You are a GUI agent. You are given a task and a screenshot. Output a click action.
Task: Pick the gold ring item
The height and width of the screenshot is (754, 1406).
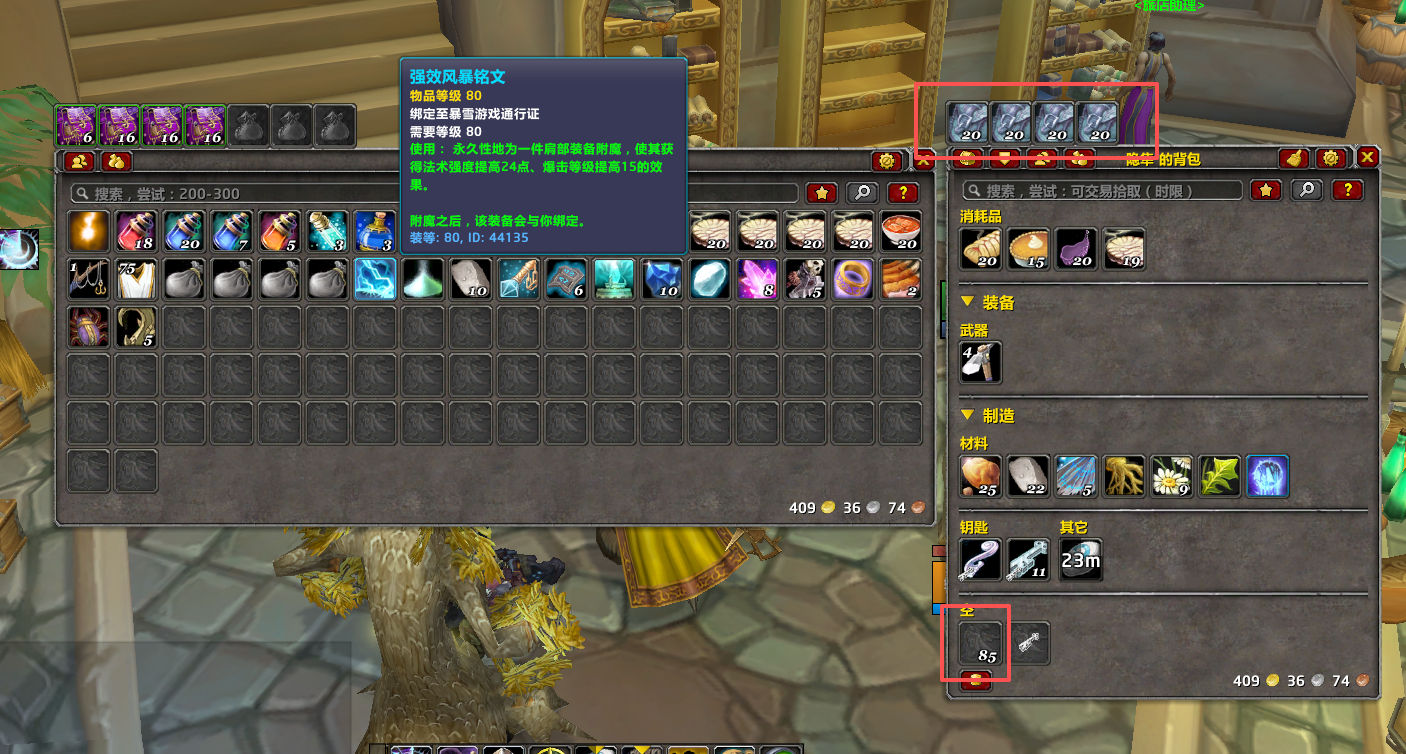pos(853,279)
